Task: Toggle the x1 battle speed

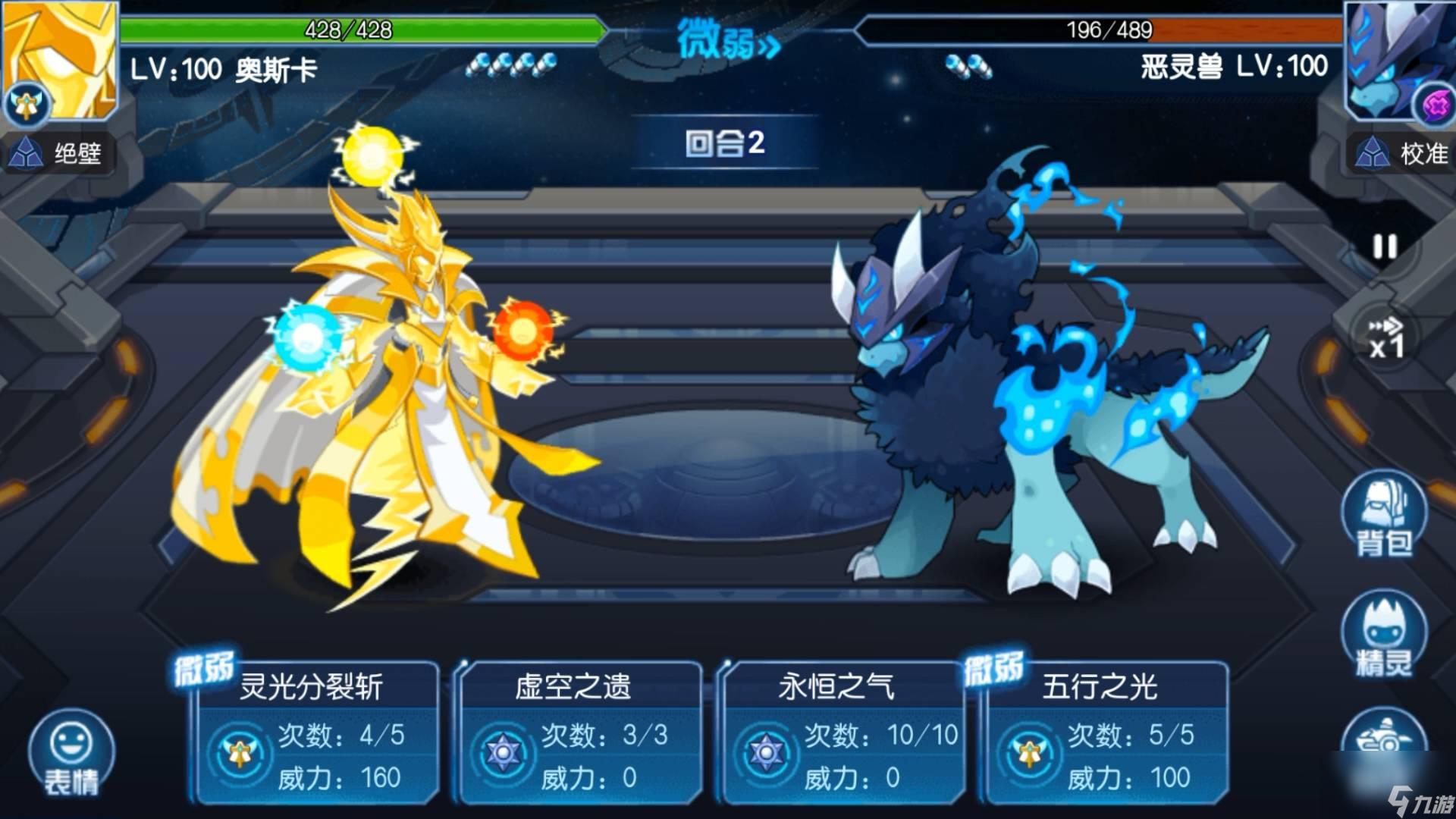Action: tap(1385, 338)
